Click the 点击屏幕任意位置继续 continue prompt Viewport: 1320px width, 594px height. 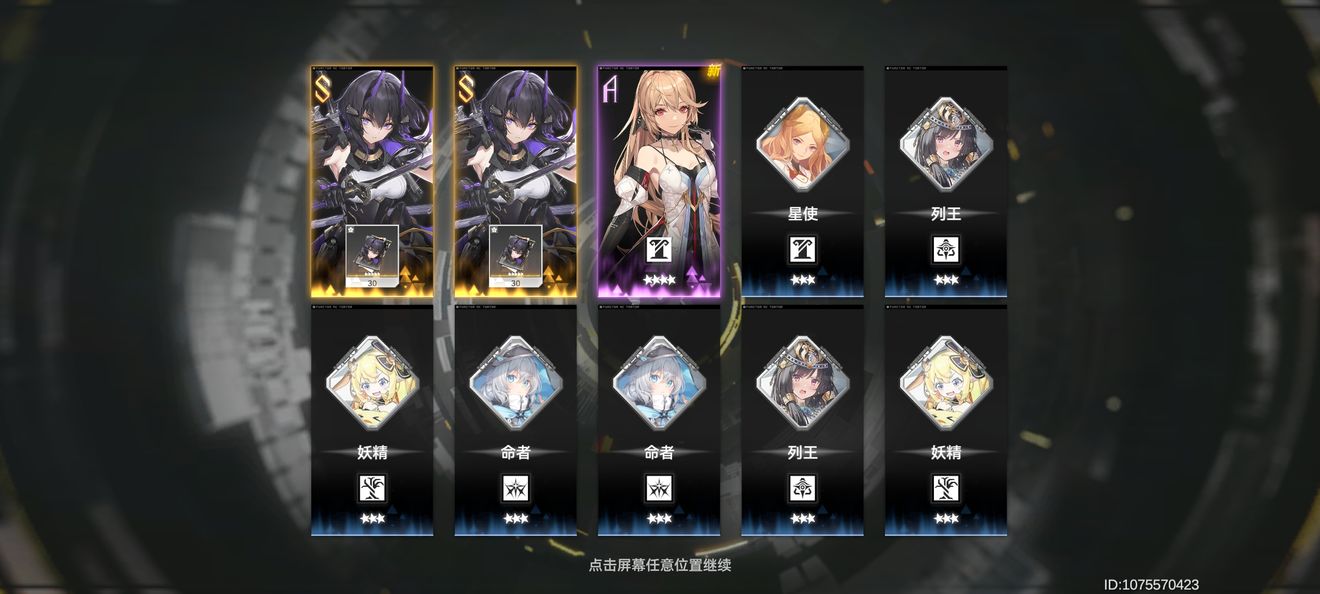659,565
